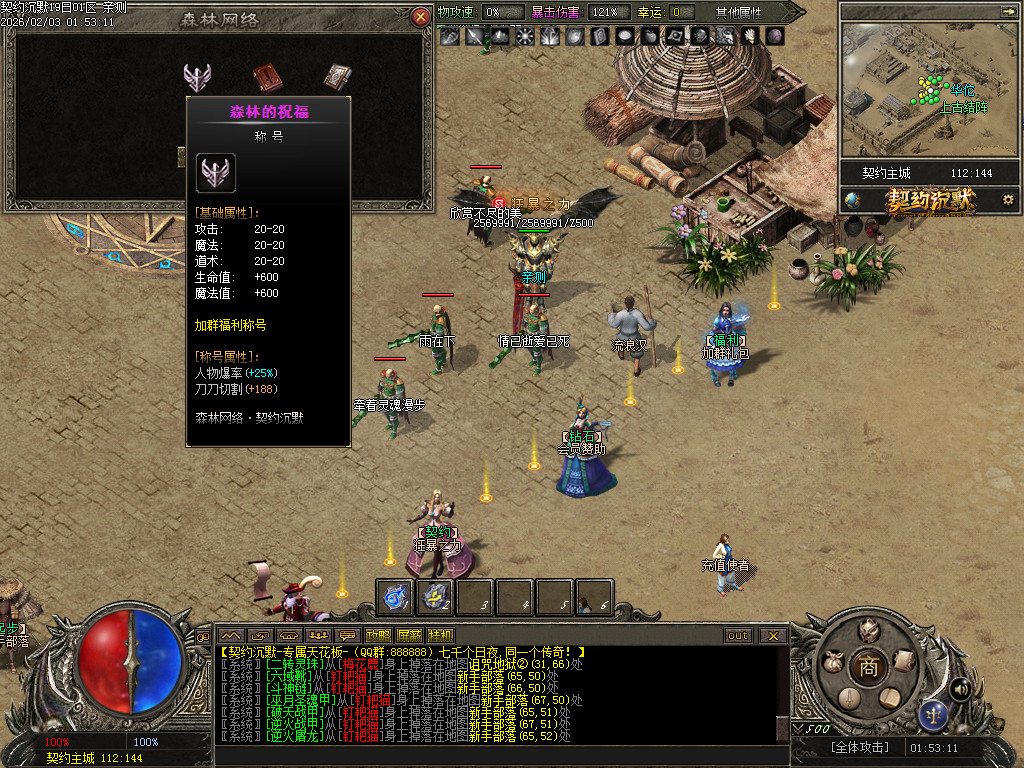Click the 展新 button on chat bar
1024x768 pixels.
(x=409, y=635)
